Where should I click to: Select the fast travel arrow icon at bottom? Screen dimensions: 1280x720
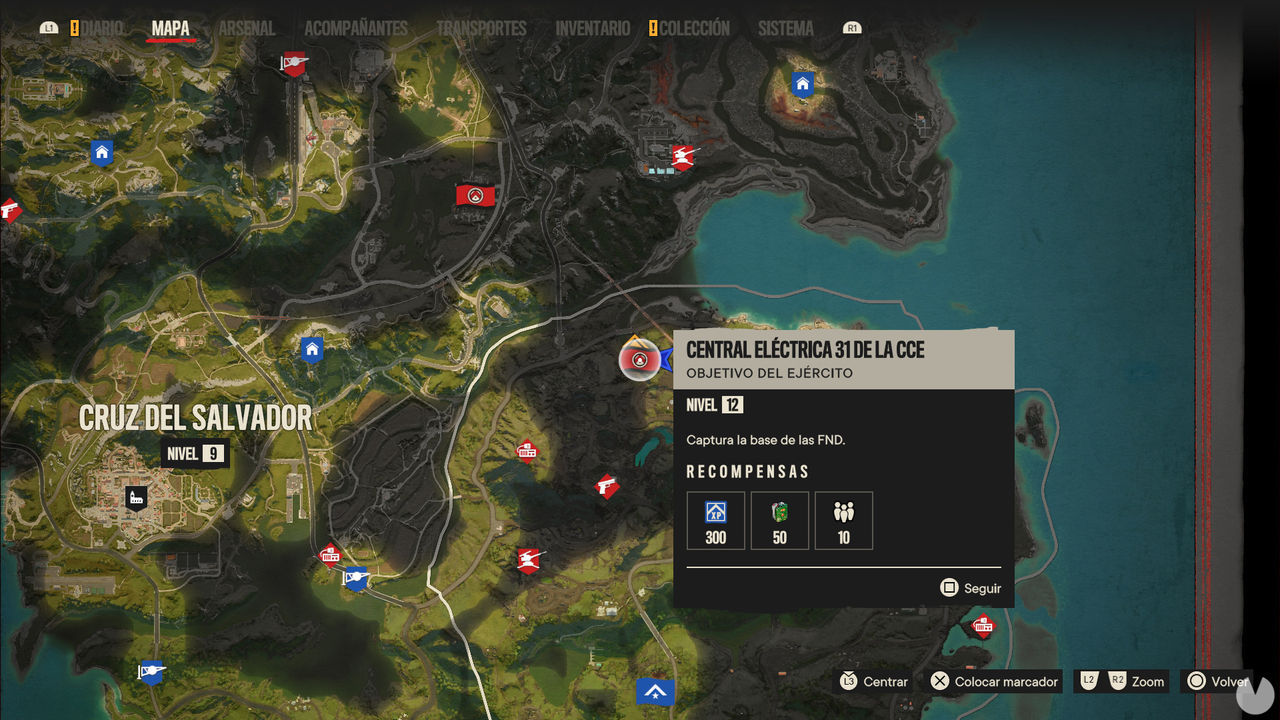click(x=655, y=690)
